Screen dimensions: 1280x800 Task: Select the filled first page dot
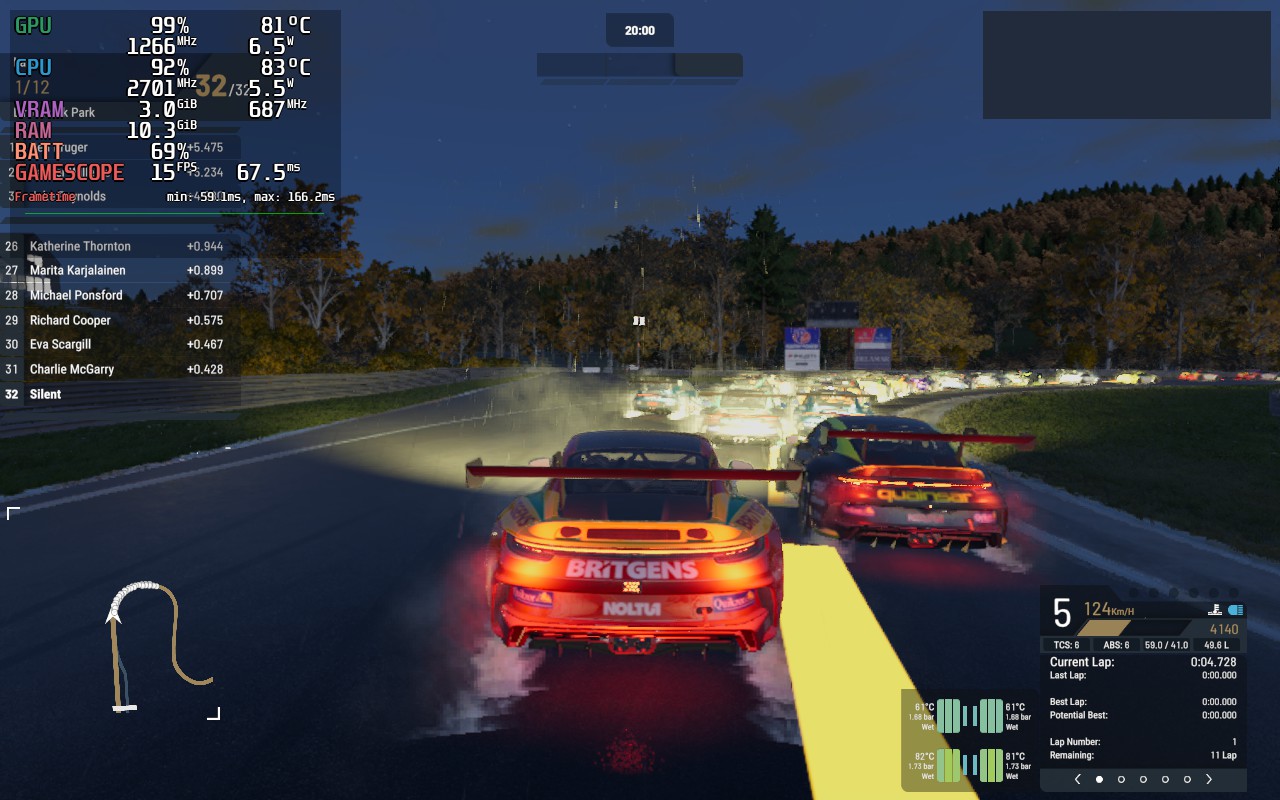1099,779
